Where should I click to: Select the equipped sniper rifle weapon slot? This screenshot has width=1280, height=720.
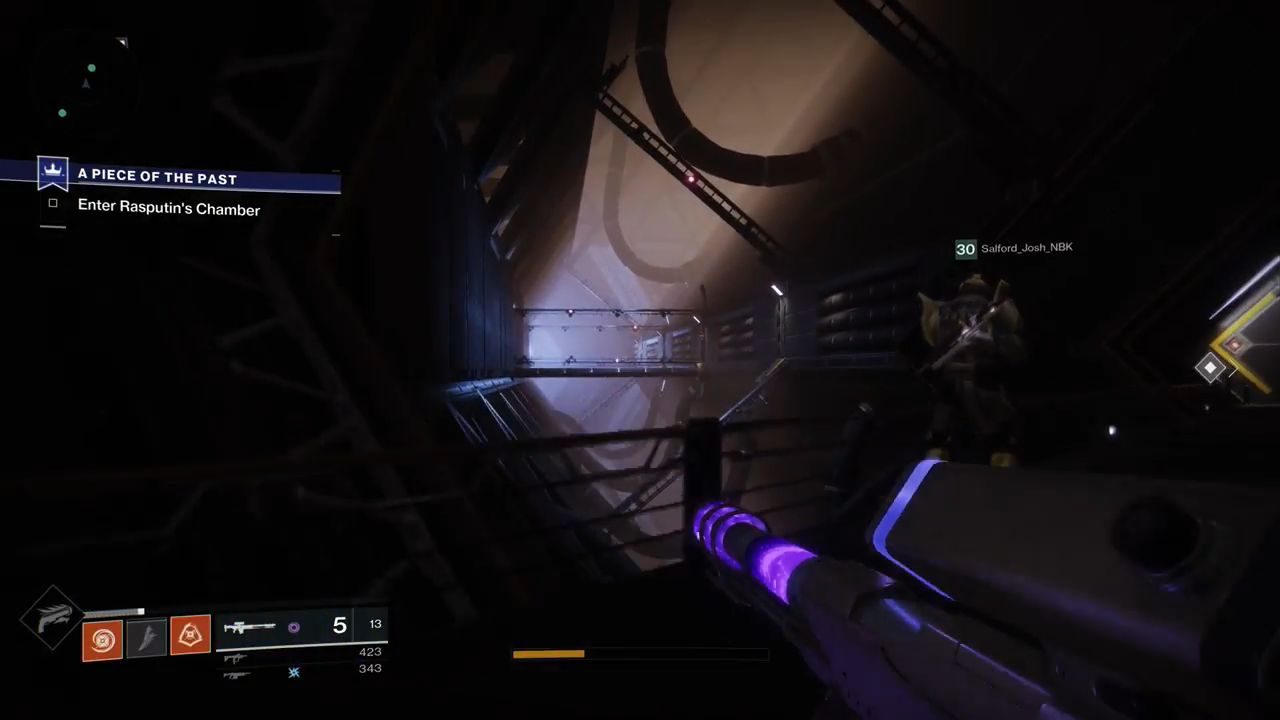pyautogui.click(x=250, y=627)
